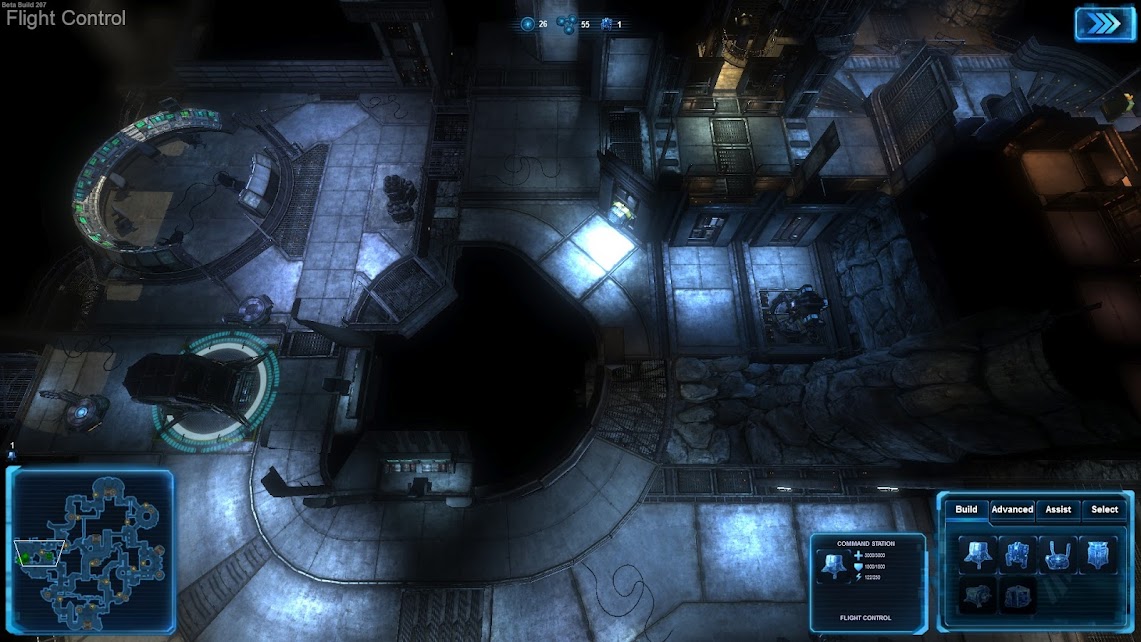Switch to the Select tab
1141x642 pixels.
point(1104,510)
